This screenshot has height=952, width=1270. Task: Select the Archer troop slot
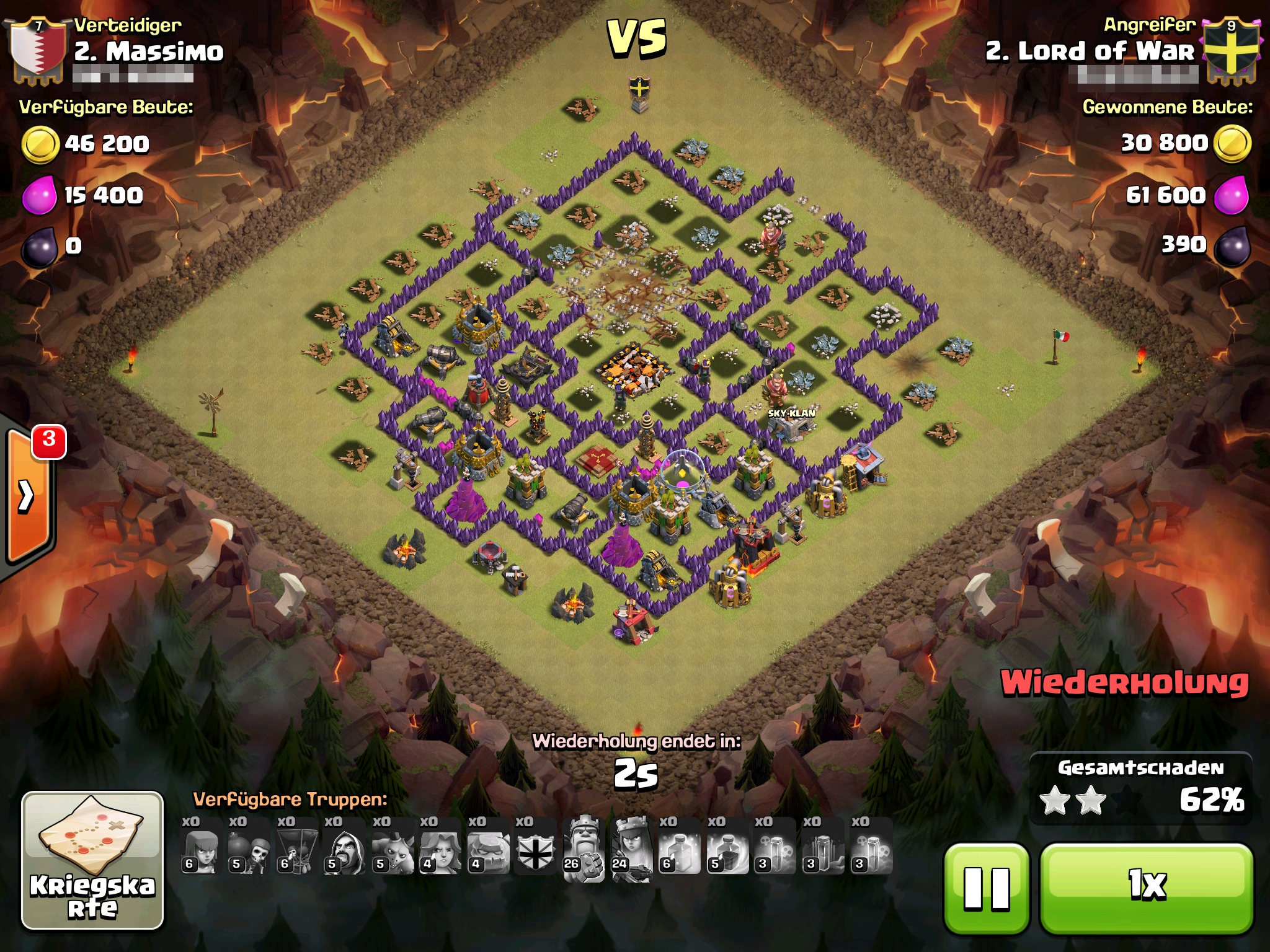200,847
